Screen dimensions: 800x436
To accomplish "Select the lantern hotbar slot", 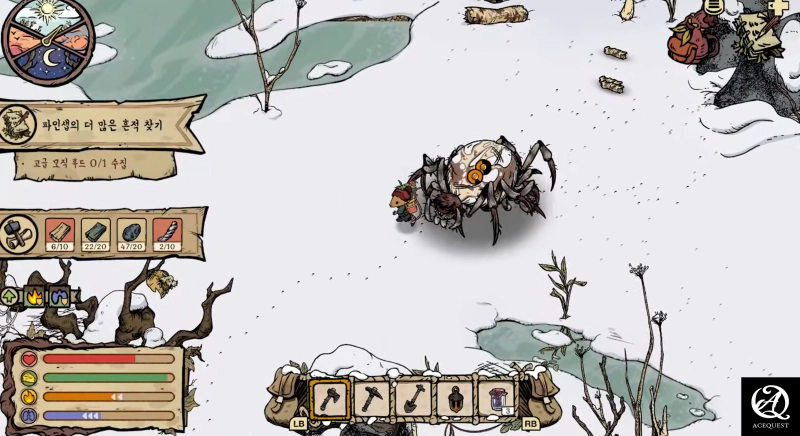I will 455,397.
